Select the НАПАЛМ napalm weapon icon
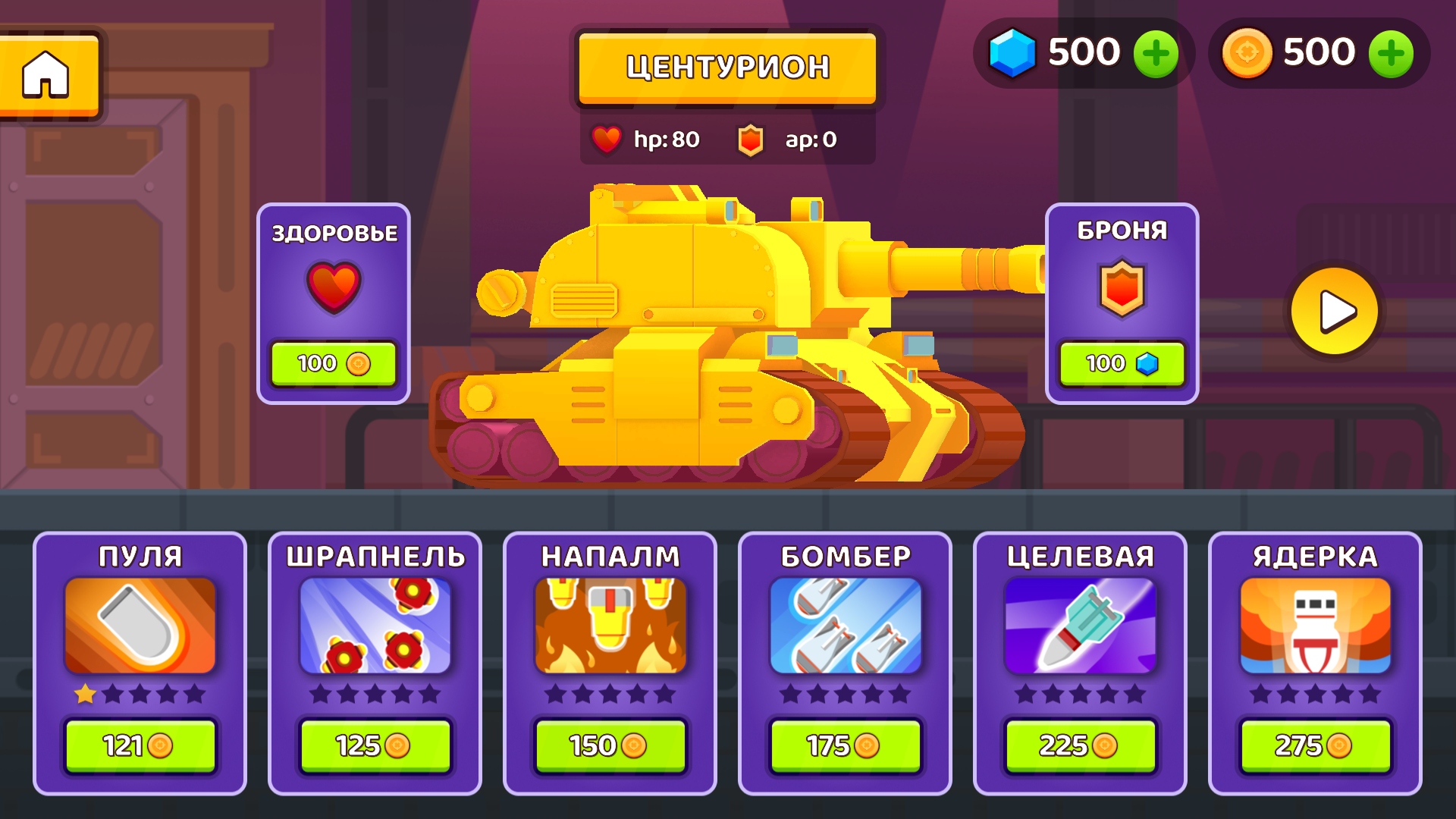 click(x=610, y=626)
